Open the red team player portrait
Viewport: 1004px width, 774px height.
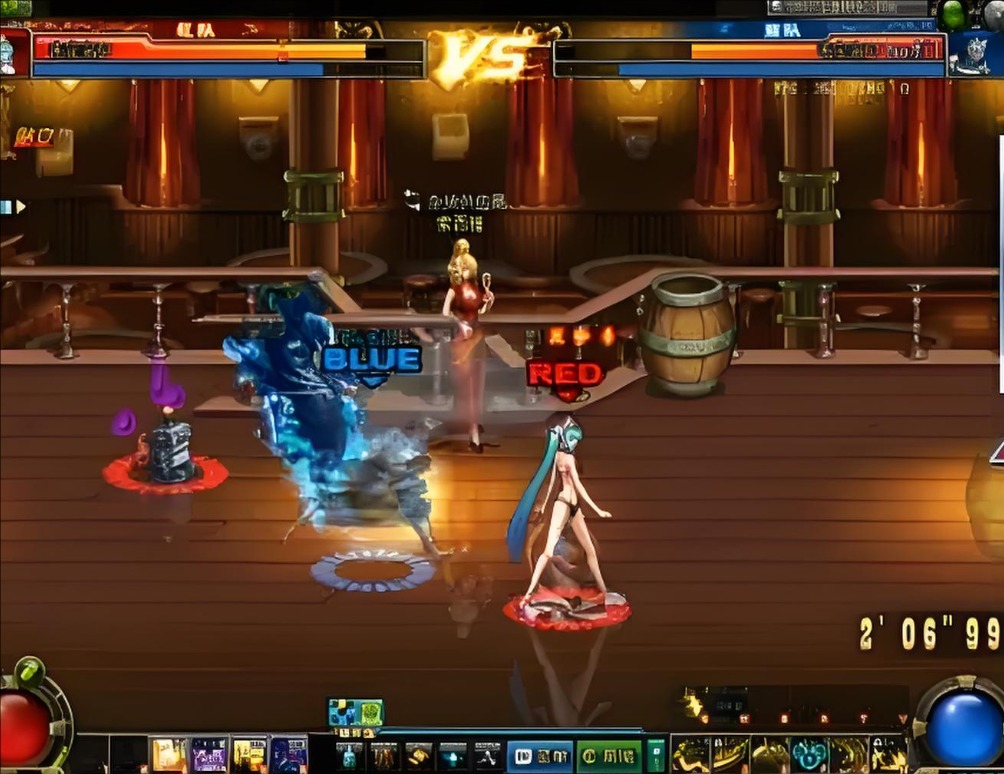pyautogui.click(x=14, y=52)
